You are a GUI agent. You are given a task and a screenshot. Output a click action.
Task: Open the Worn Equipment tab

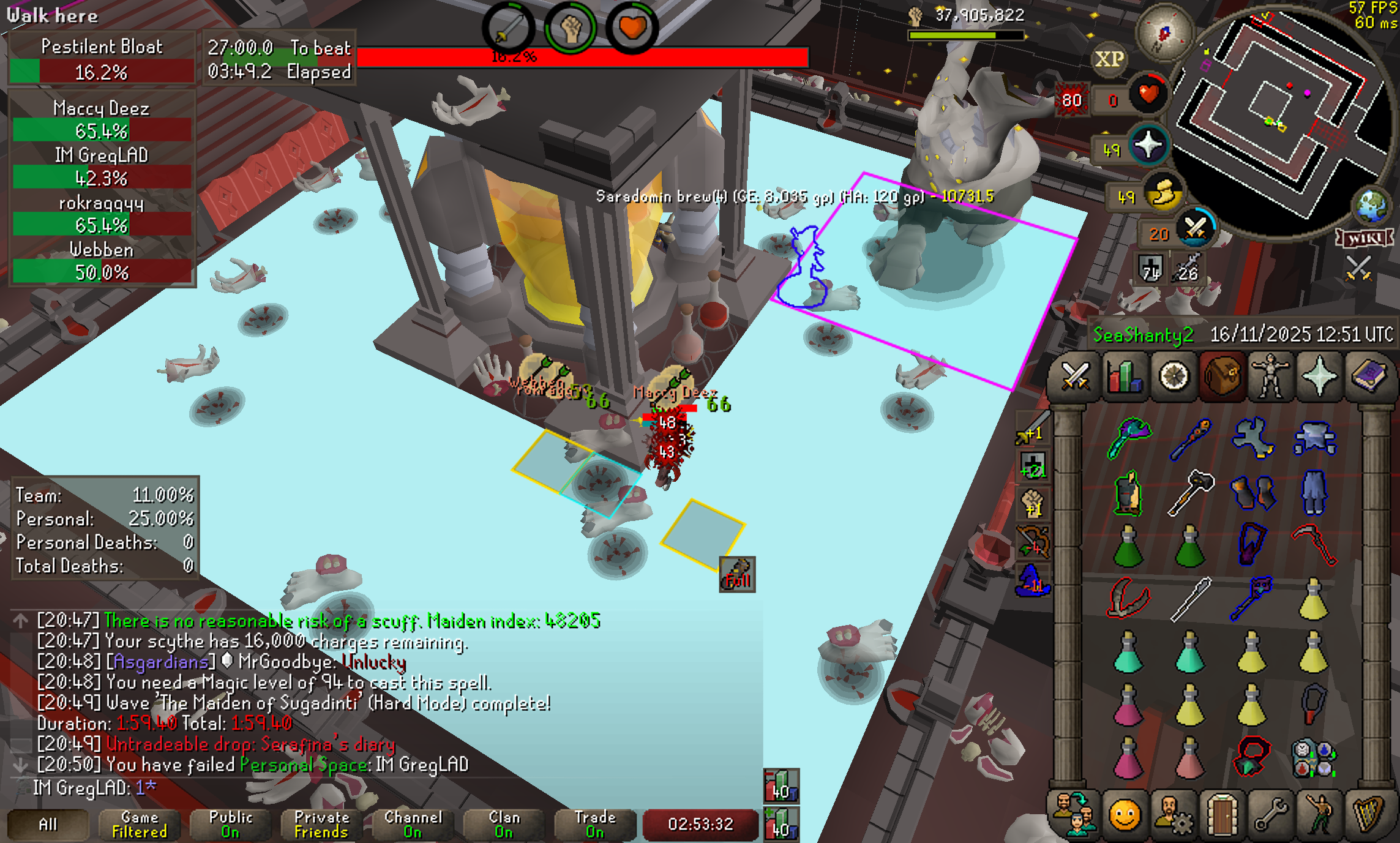pyautogui.click(x=1271, y=376)
